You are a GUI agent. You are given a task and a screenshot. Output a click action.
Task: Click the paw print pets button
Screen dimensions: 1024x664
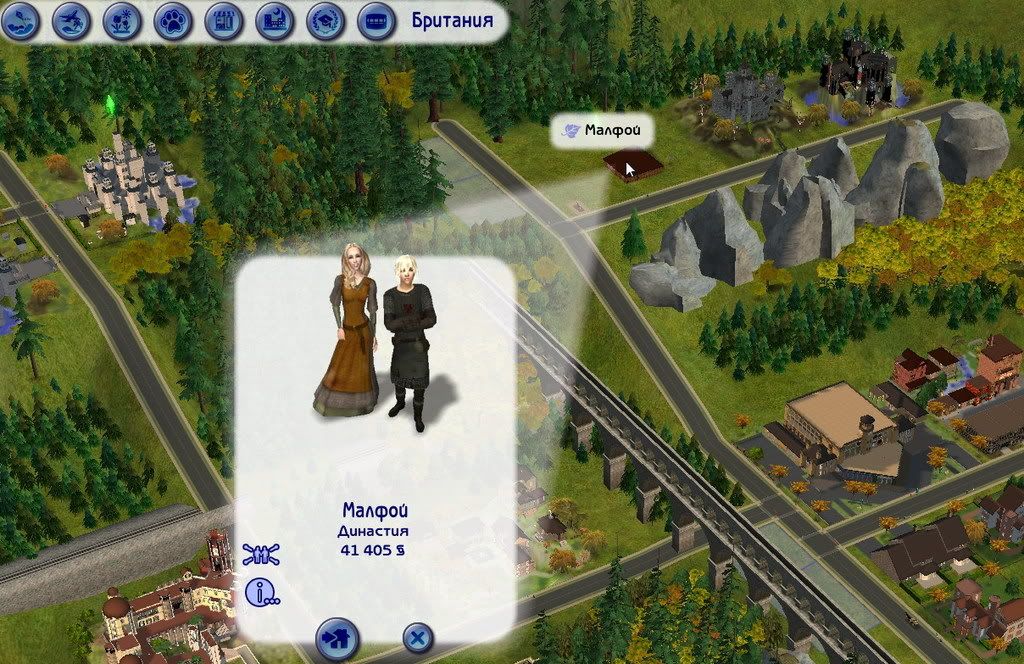point(173,20)
